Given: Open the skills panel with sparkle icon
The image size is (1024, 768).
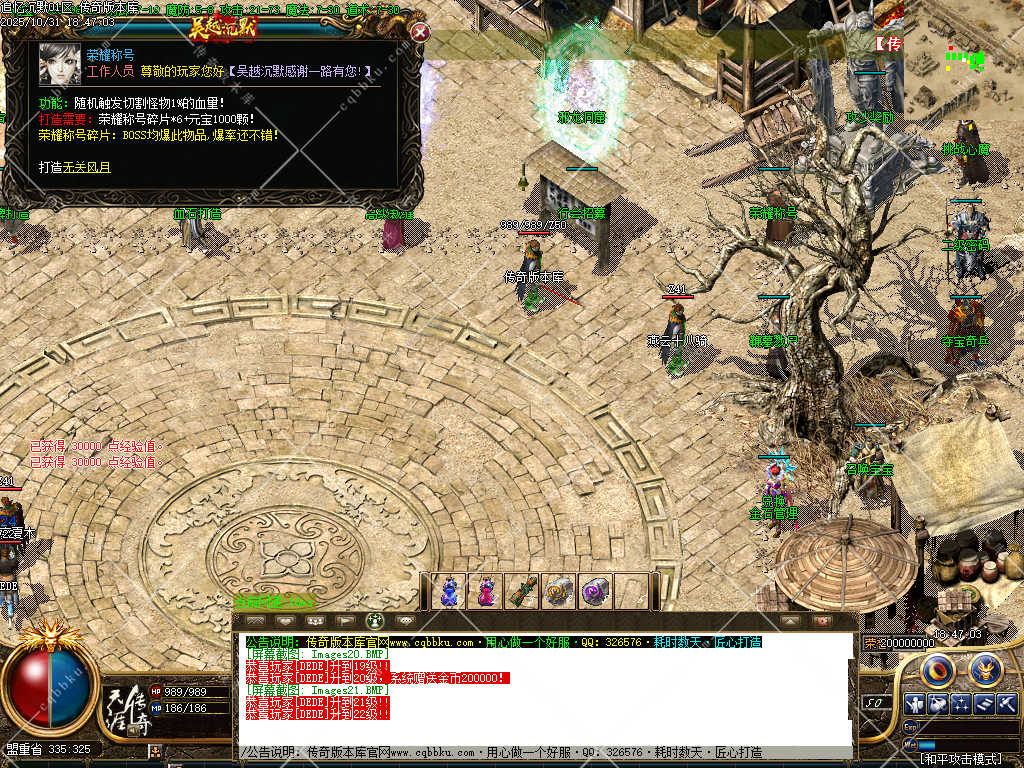Looking at the screenshot, I should 961,703.
